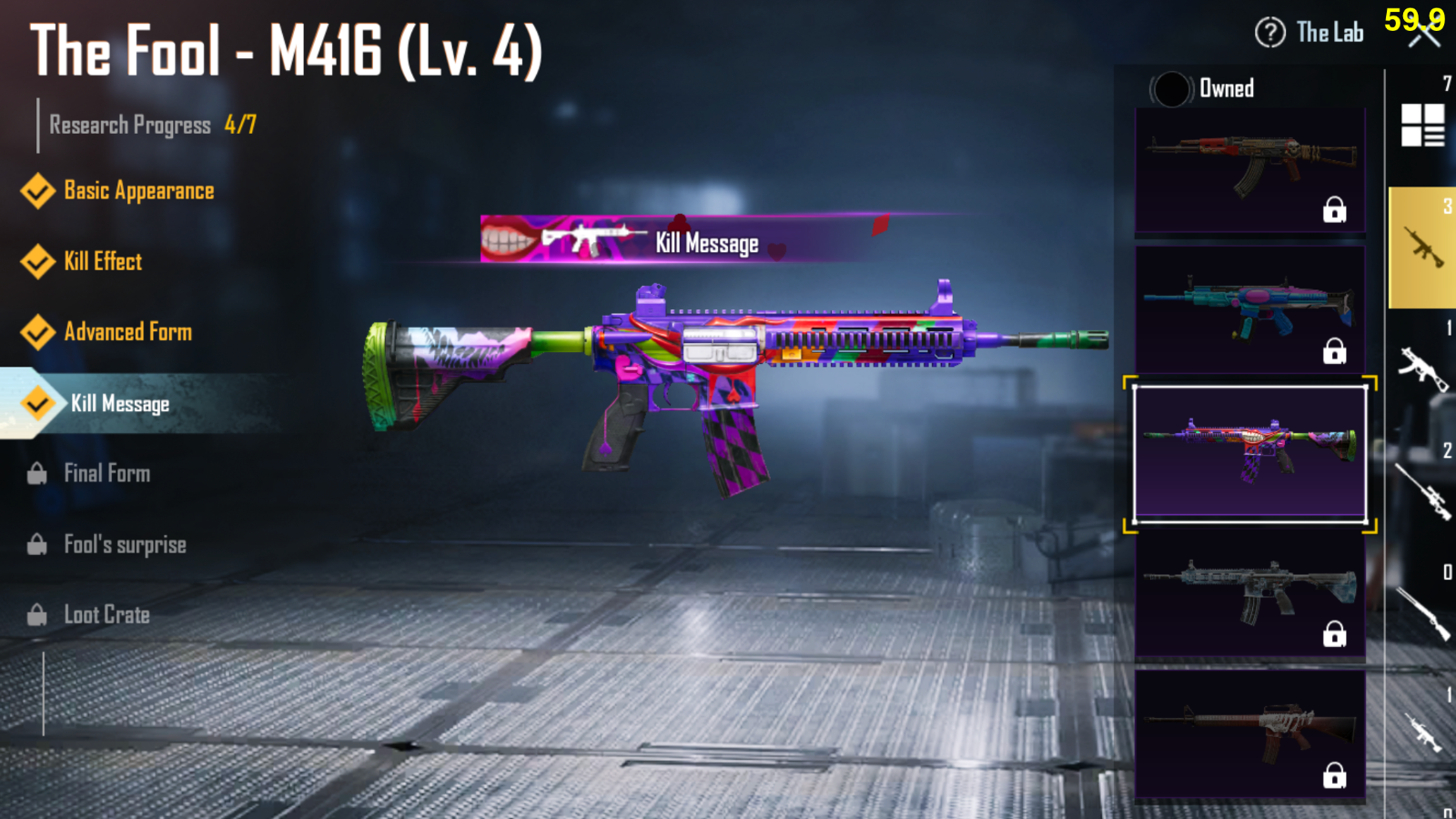Select the Advanced Form research stage
Image resolution: width=1456 pixels, height=819 pixels.
[127, 332]
